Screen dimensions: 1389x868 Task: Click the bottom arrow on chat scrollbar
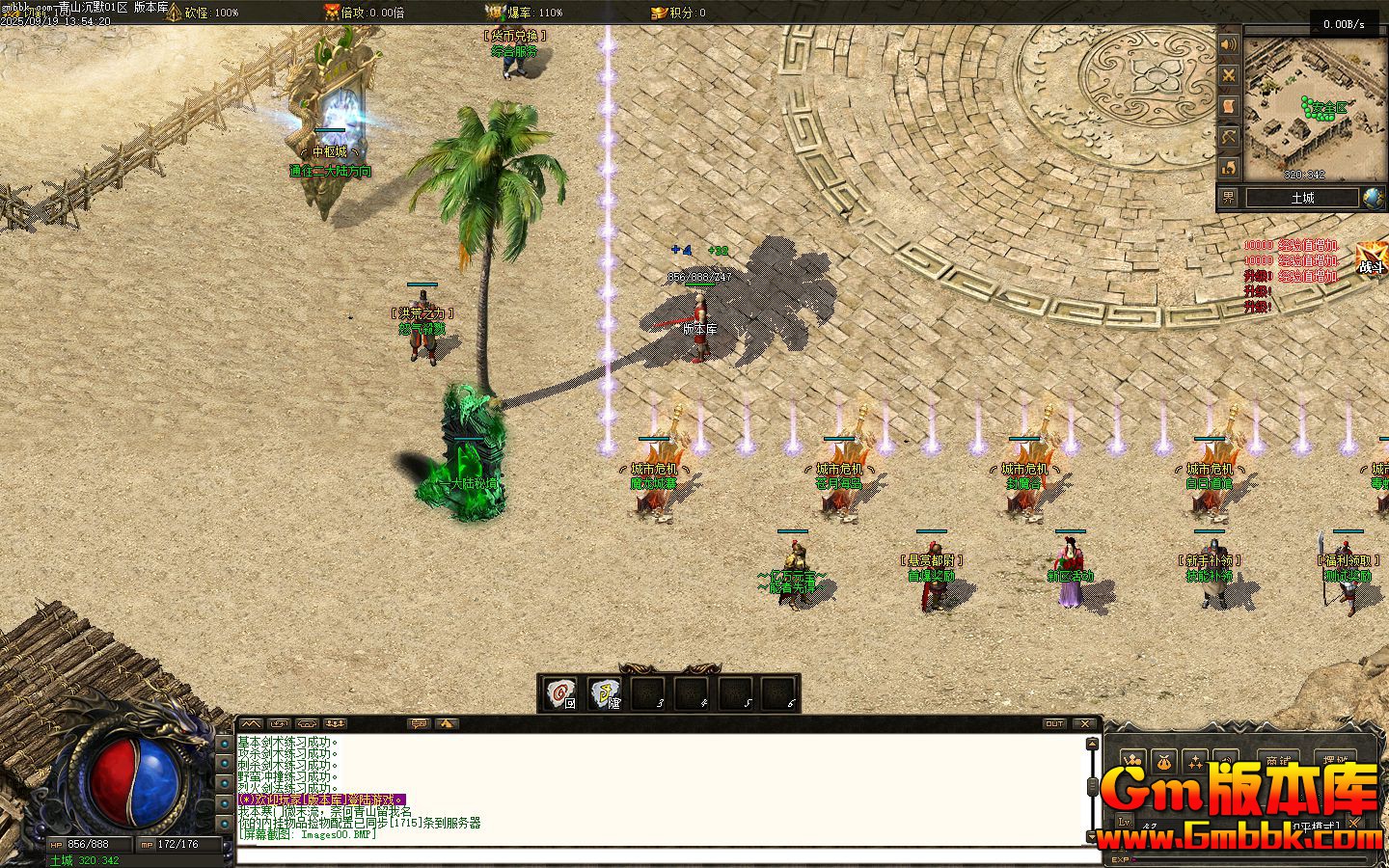click(1092, 835)
